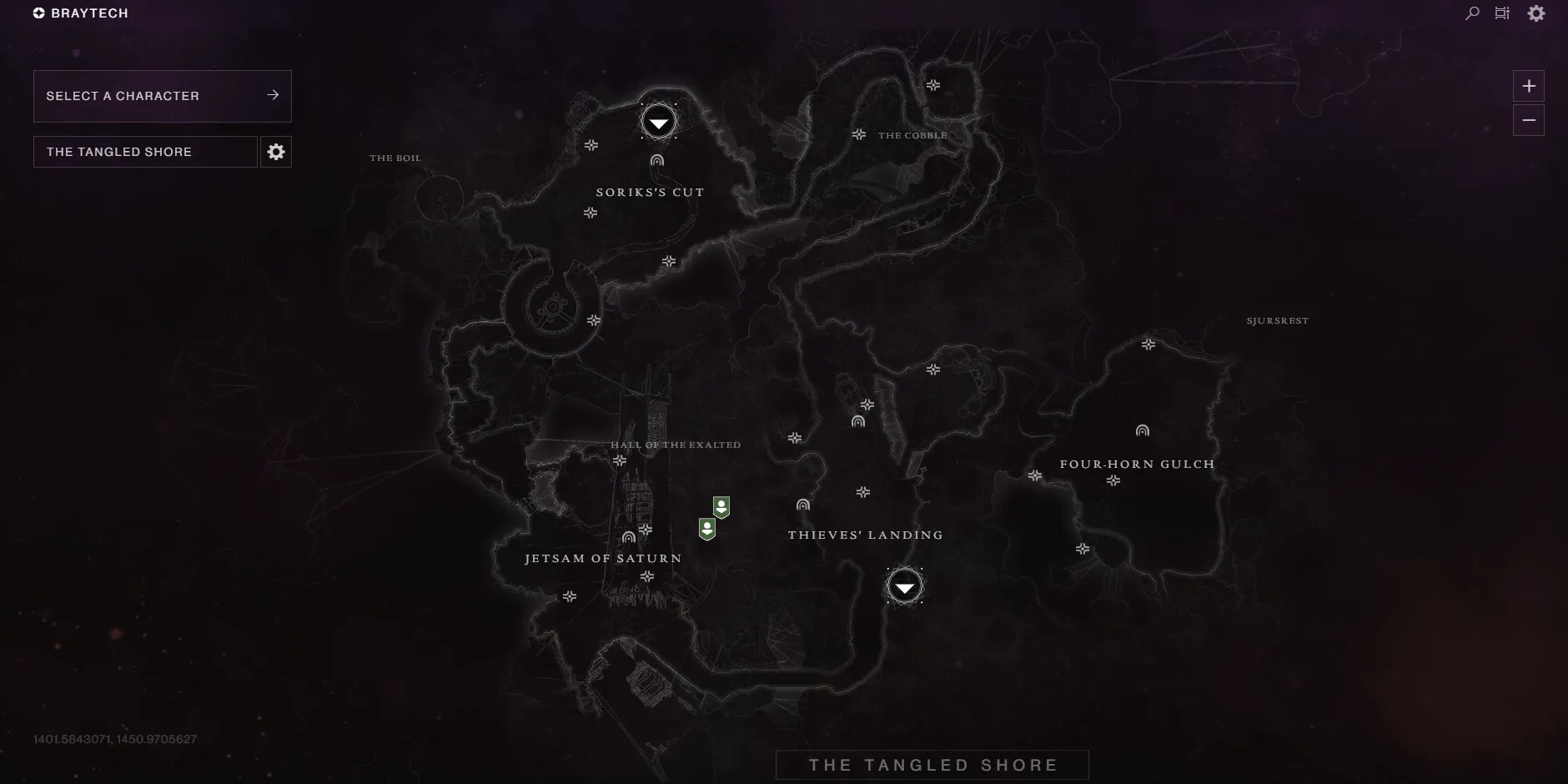Click the lower green vendor marker near Jetsam of Saturn
Screen dimensions: 1568x784
tap(706, 528)
